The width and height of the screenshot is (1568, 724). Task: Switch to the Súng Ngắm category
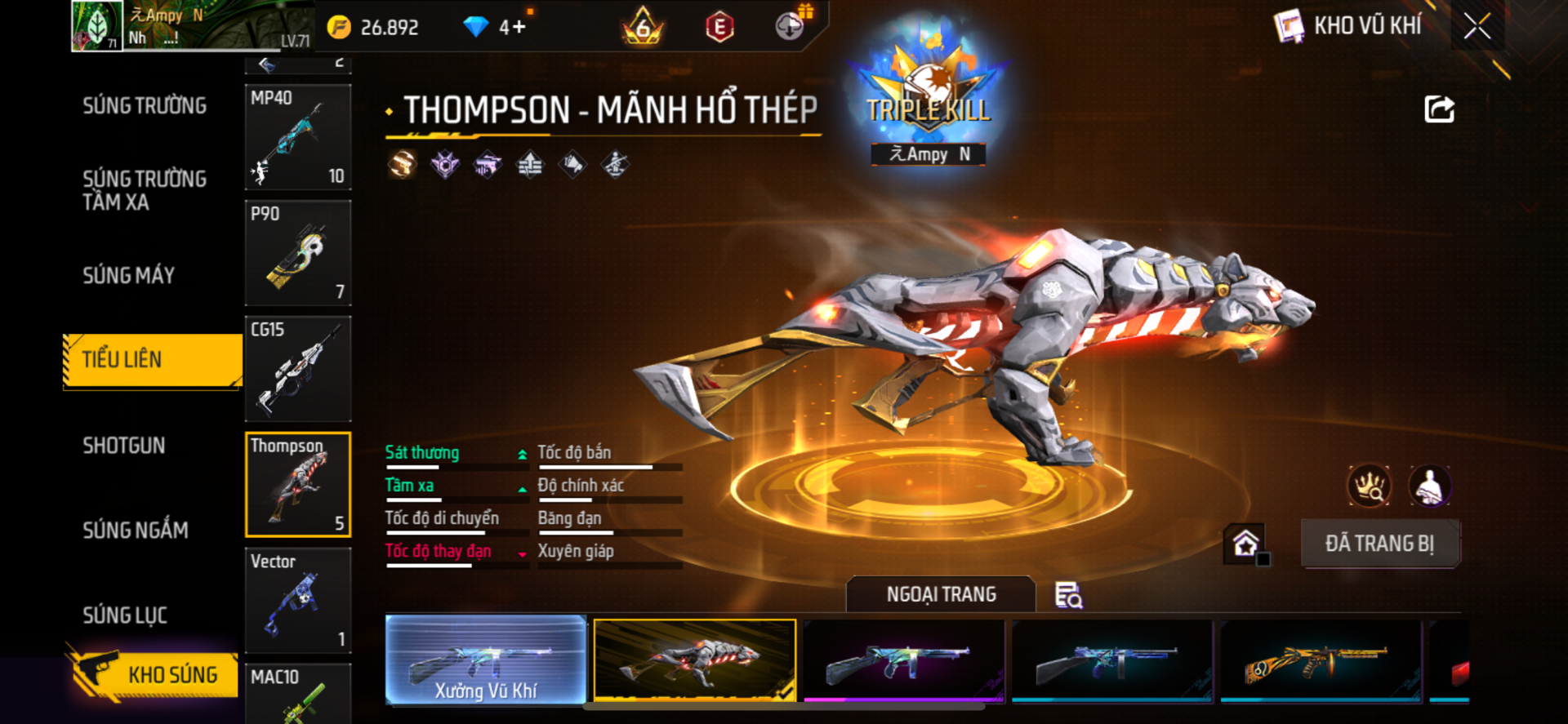click(136, 531)
